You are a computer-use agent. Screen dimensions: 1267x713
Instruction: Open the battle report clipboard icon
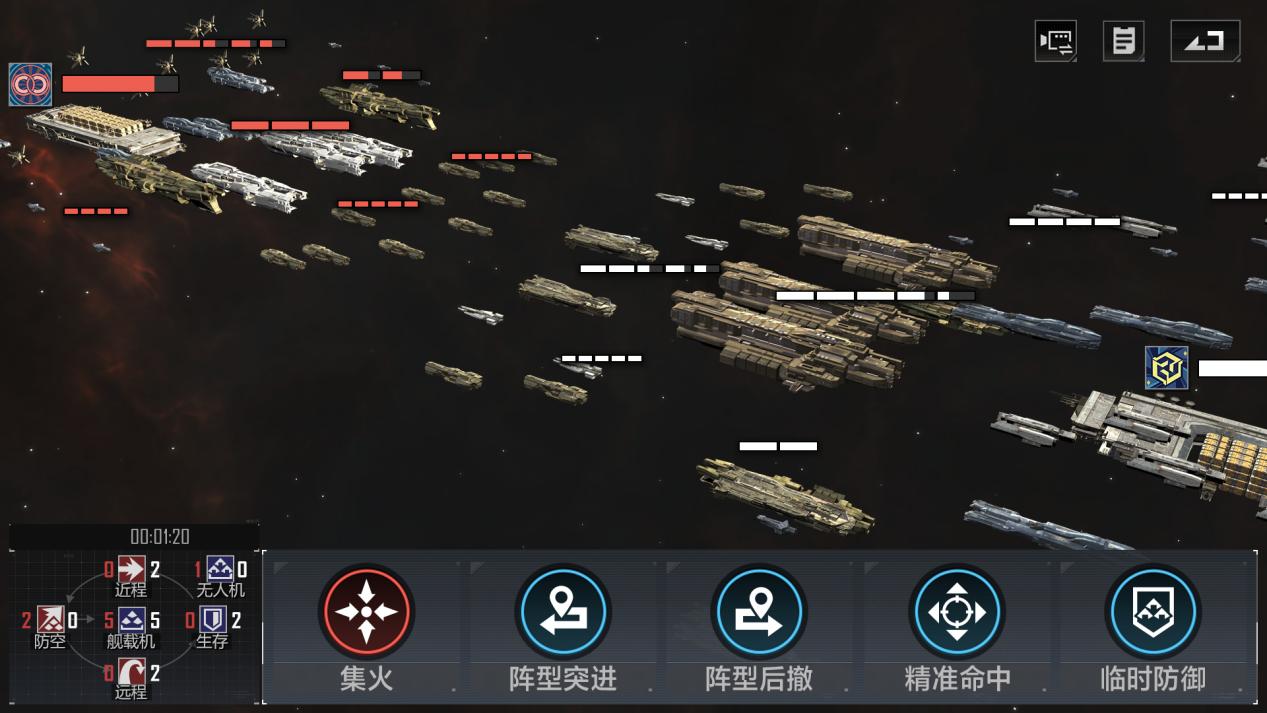click(x=1124, y=41)
